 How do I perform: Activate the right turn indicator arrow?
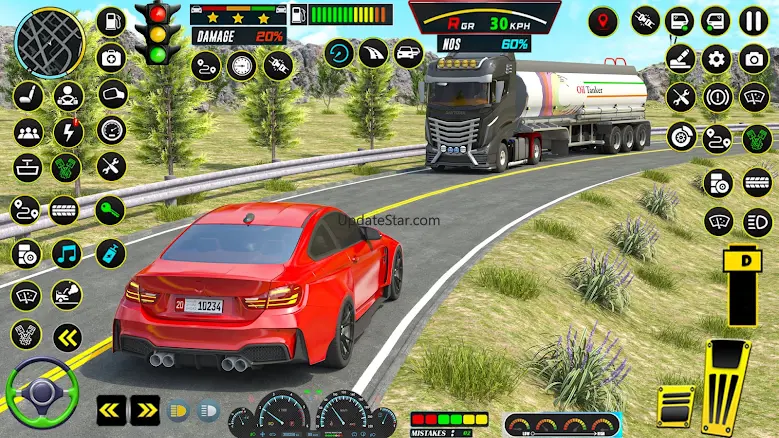pos(145,409)
